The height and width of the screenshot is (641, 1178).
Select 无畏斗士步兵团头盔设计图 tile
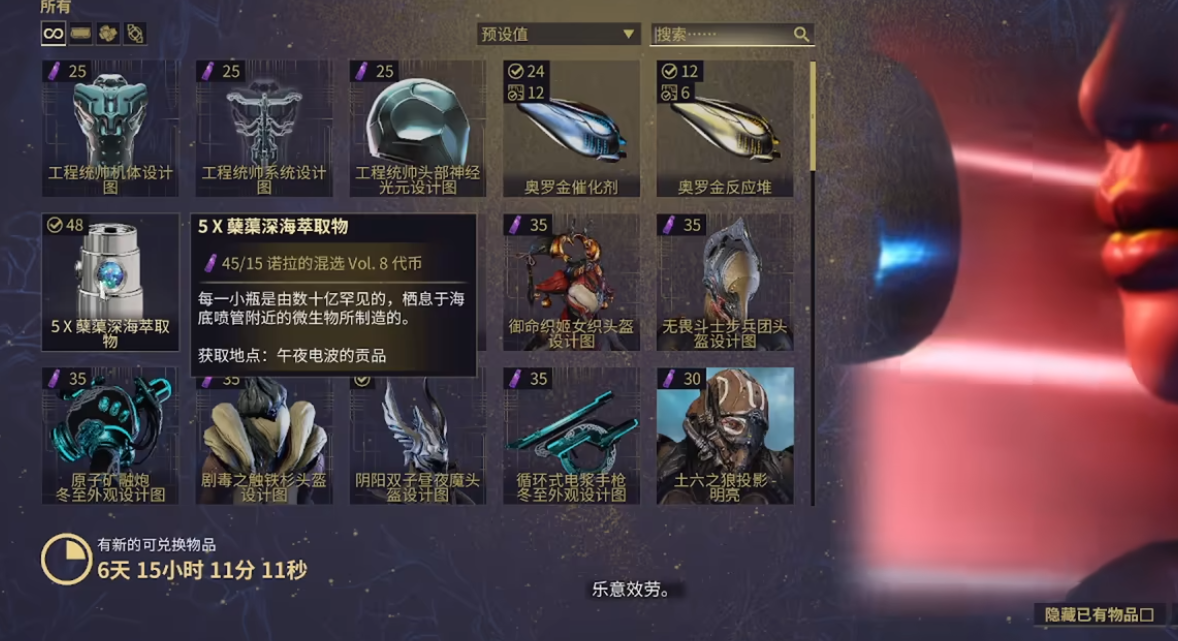coord(725,281)
